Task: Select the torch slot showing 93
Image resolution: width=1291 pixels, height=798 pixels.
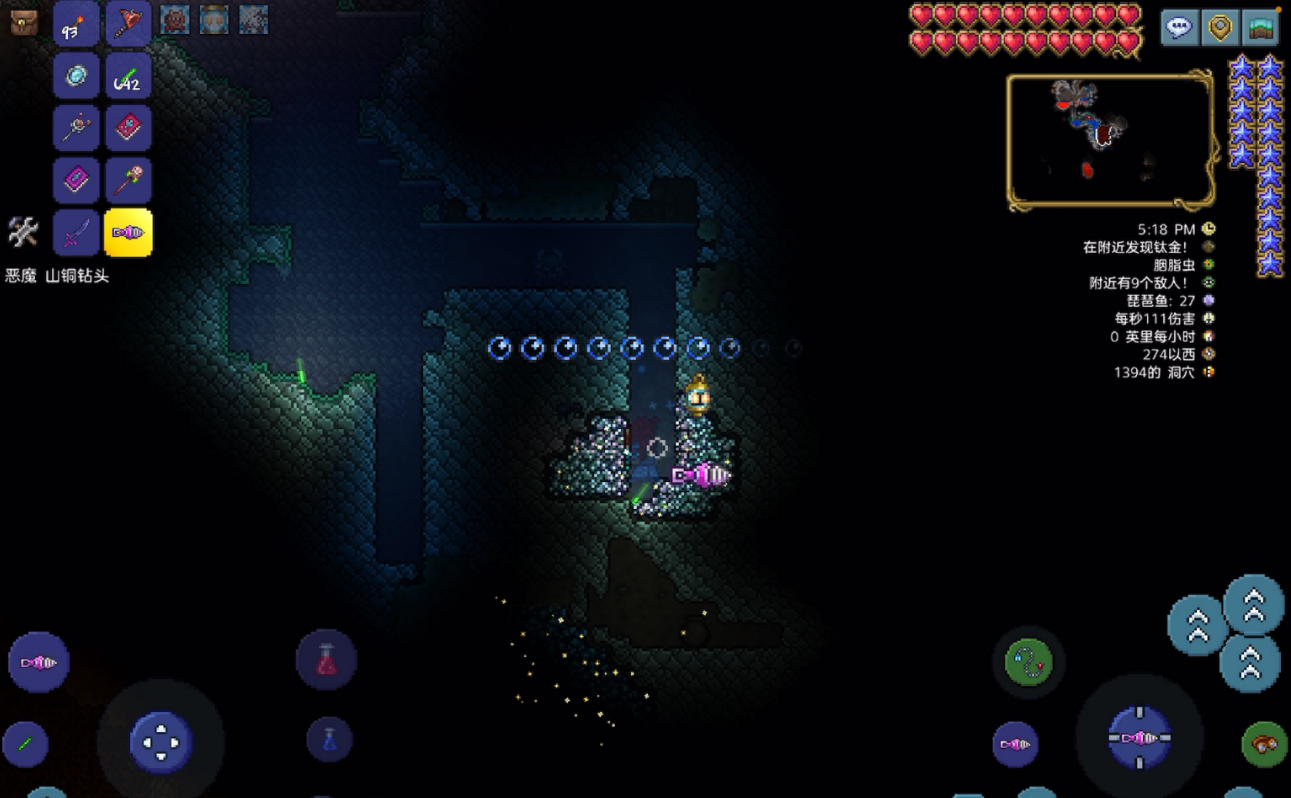Action: click(x=76, y=23)
